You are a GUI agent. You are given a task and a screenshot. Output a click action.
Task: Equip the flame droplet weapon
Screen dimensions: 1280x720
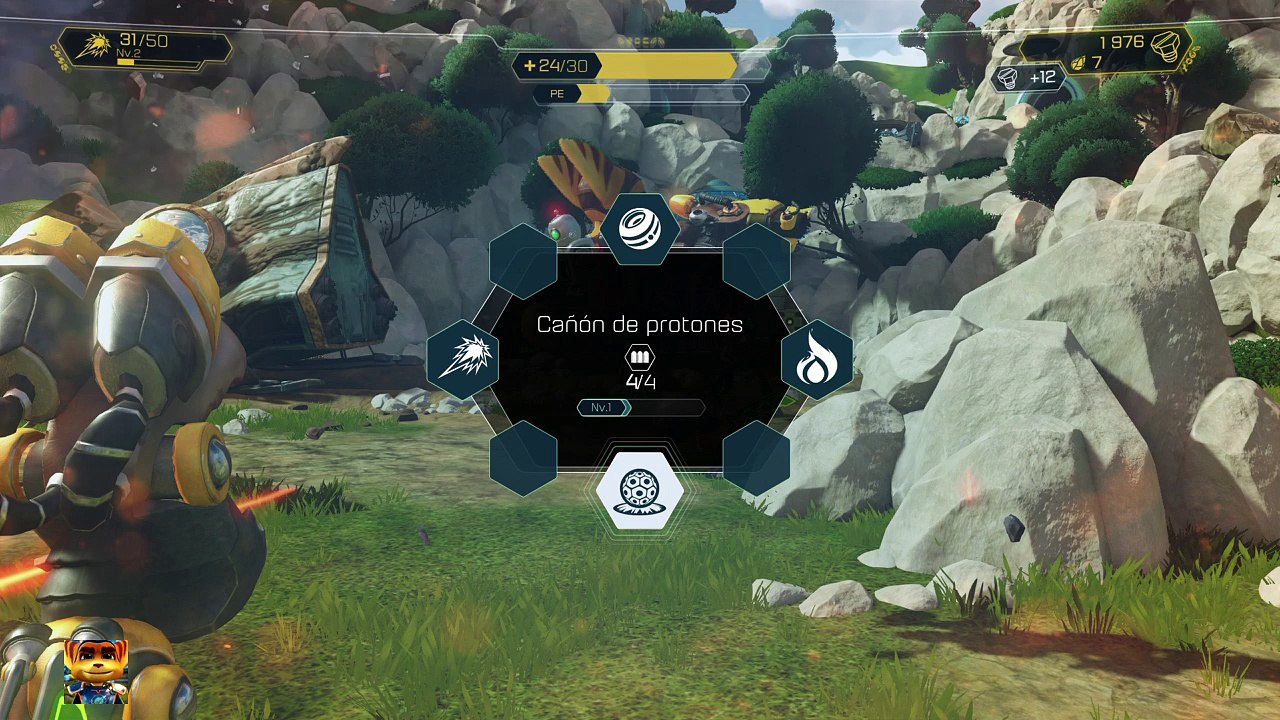click(816, 360)
